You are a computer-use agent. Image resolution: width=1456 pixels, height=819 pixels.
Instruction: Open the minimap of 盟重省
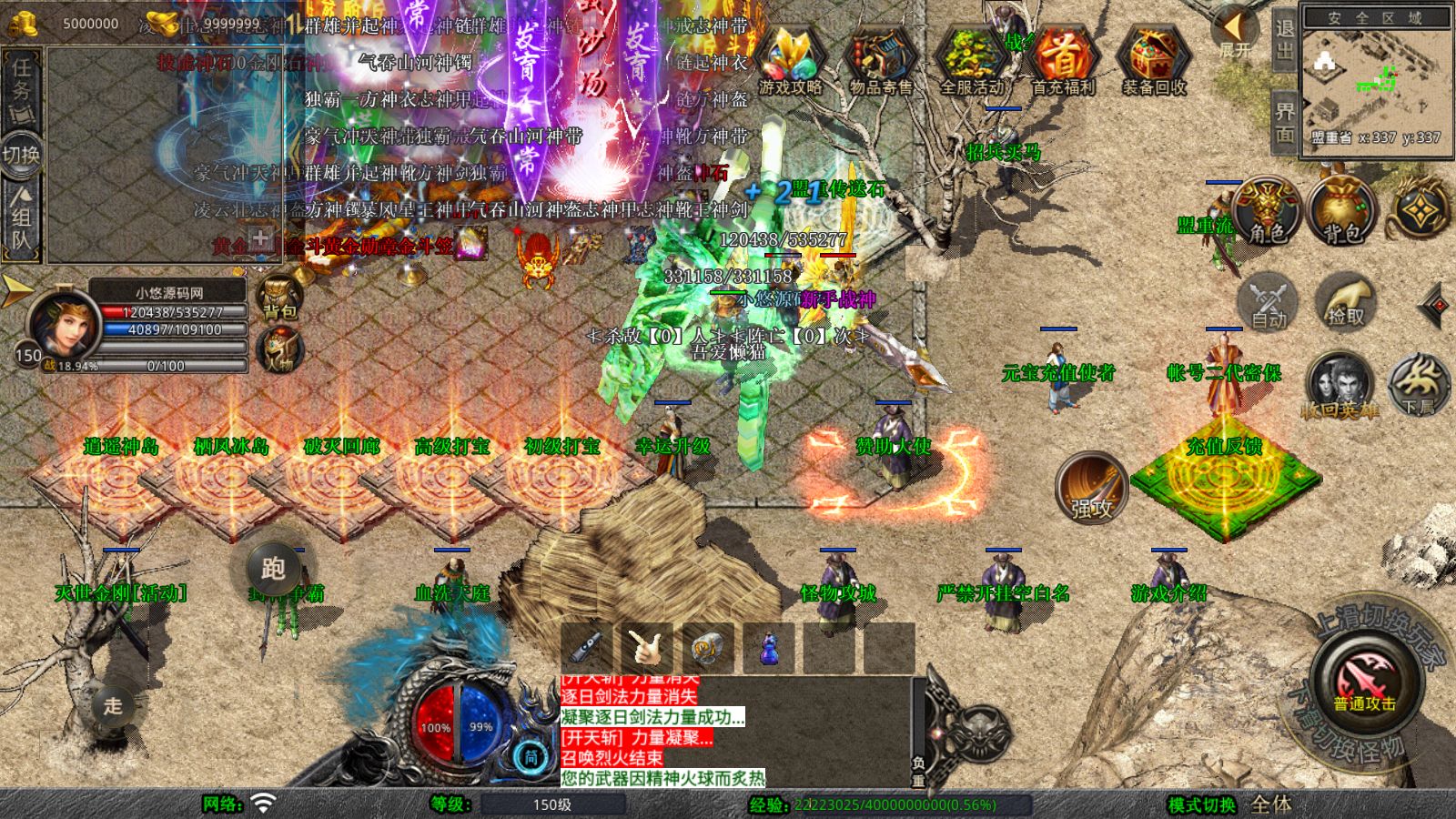(x=1375, y=80)
